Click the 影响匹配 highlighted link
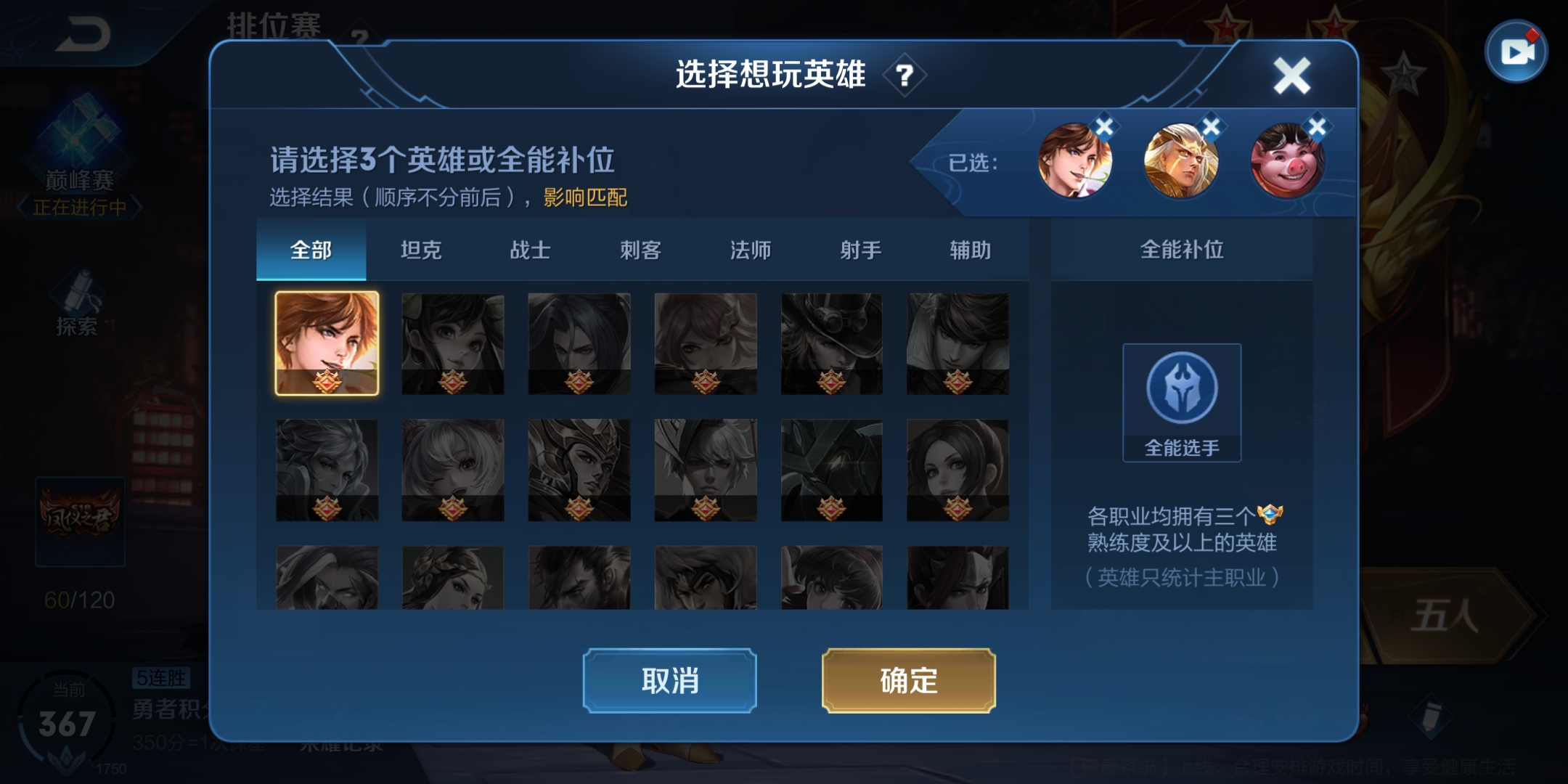The height and width of the screenshot is (784, 1568). coord(585,198)
